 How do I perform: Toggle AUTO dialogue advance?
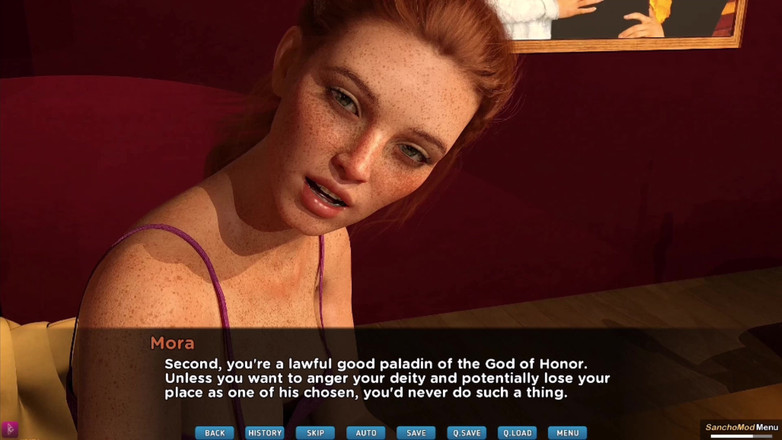[366, 433]
